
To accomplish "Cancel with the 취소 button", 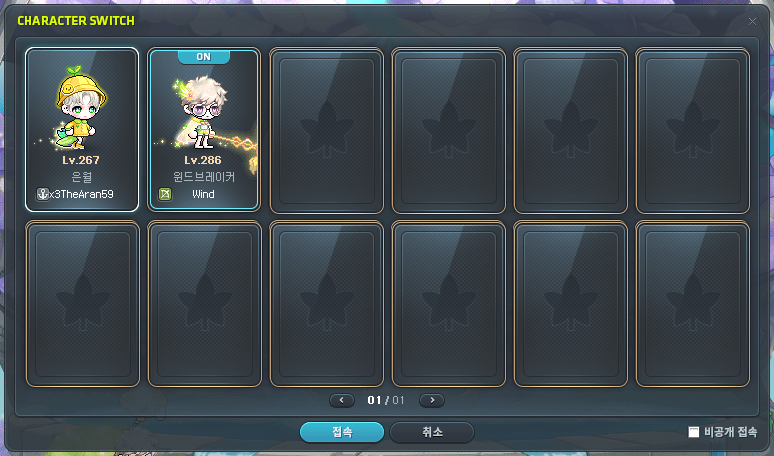I will (431, 432).
